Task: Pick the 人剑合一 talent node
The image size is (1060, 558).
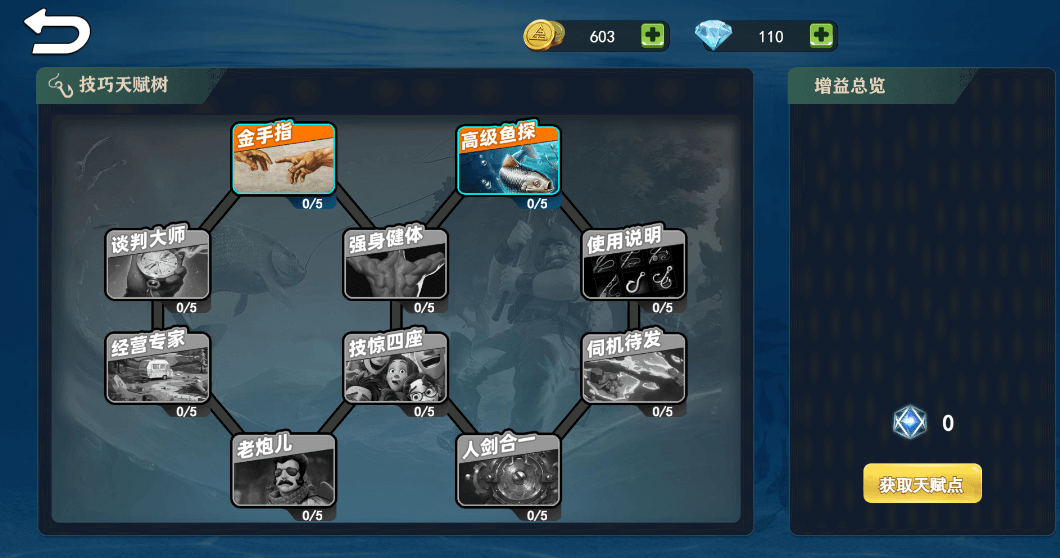Action: pos(508,471)
